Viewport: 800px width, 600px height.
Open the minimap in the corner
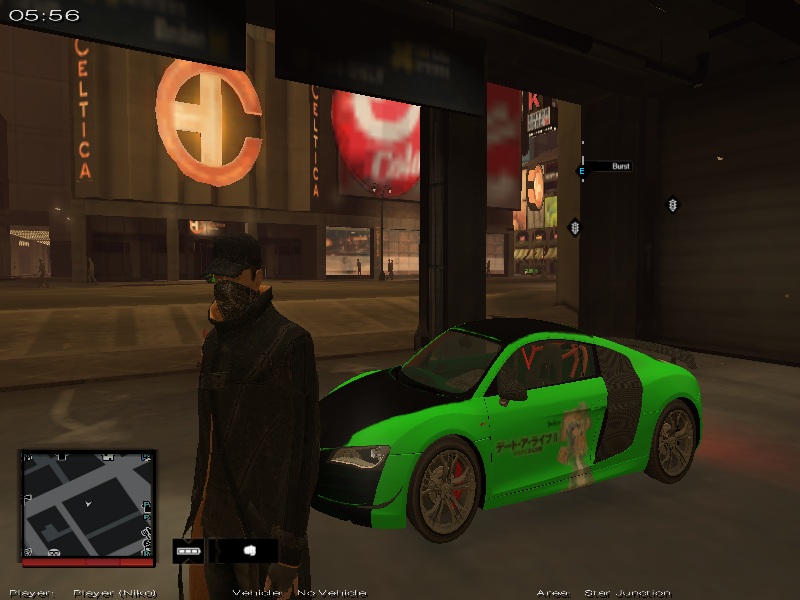(88, 504)
